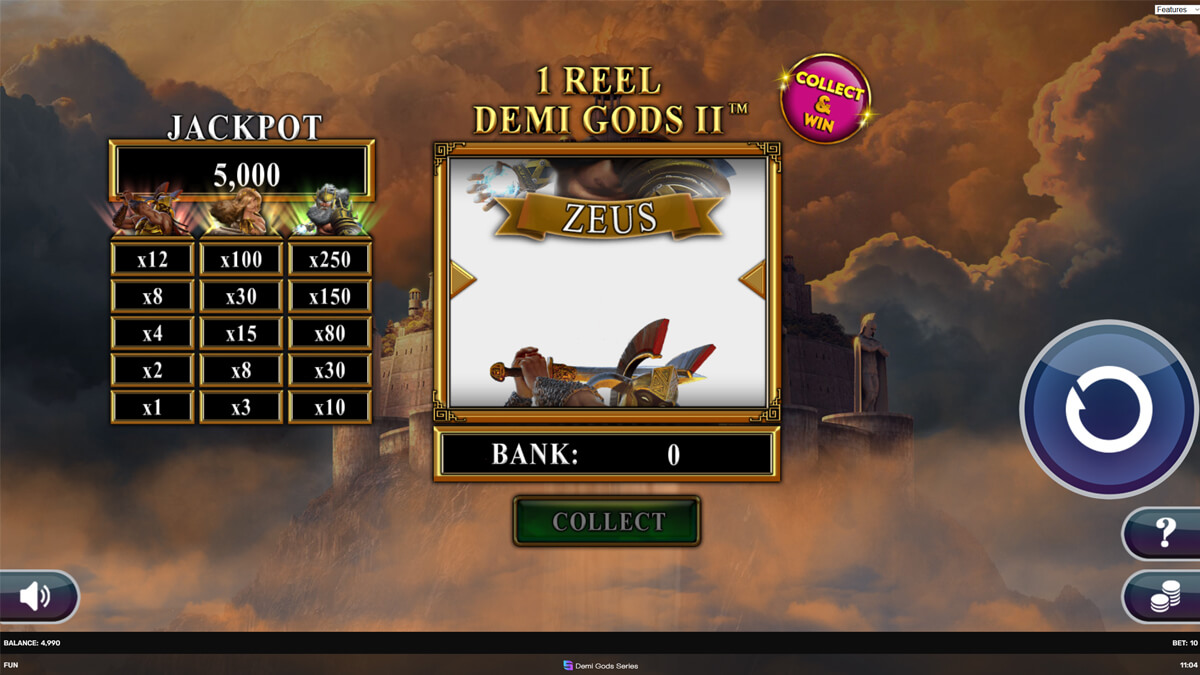Spin the reel with the round blue button
Viewport: 1200px width, 675px height.
coord(1108,409)
